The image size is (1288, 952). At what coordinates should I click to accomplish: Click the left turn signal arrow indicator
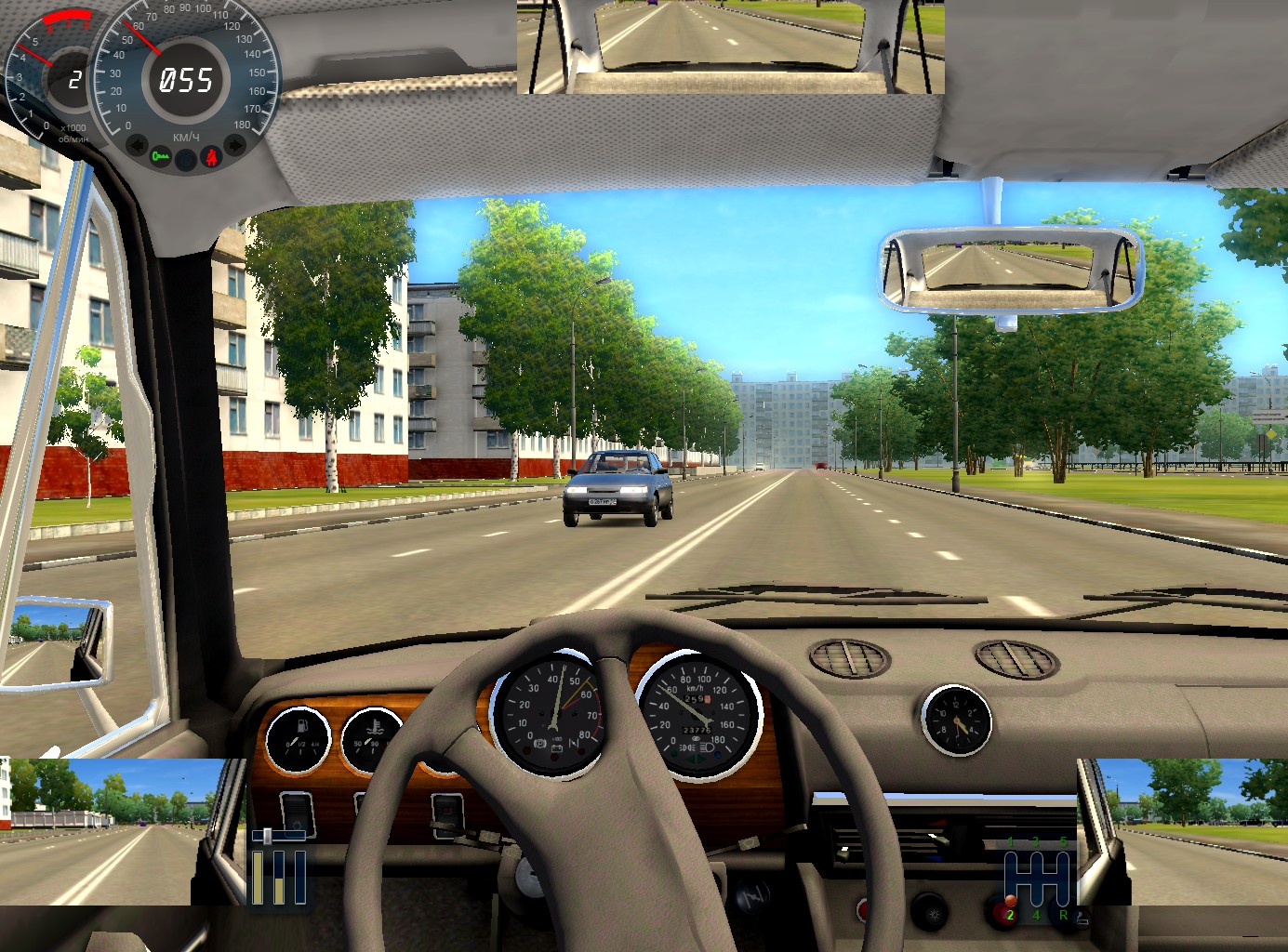[x=137, y=145]
